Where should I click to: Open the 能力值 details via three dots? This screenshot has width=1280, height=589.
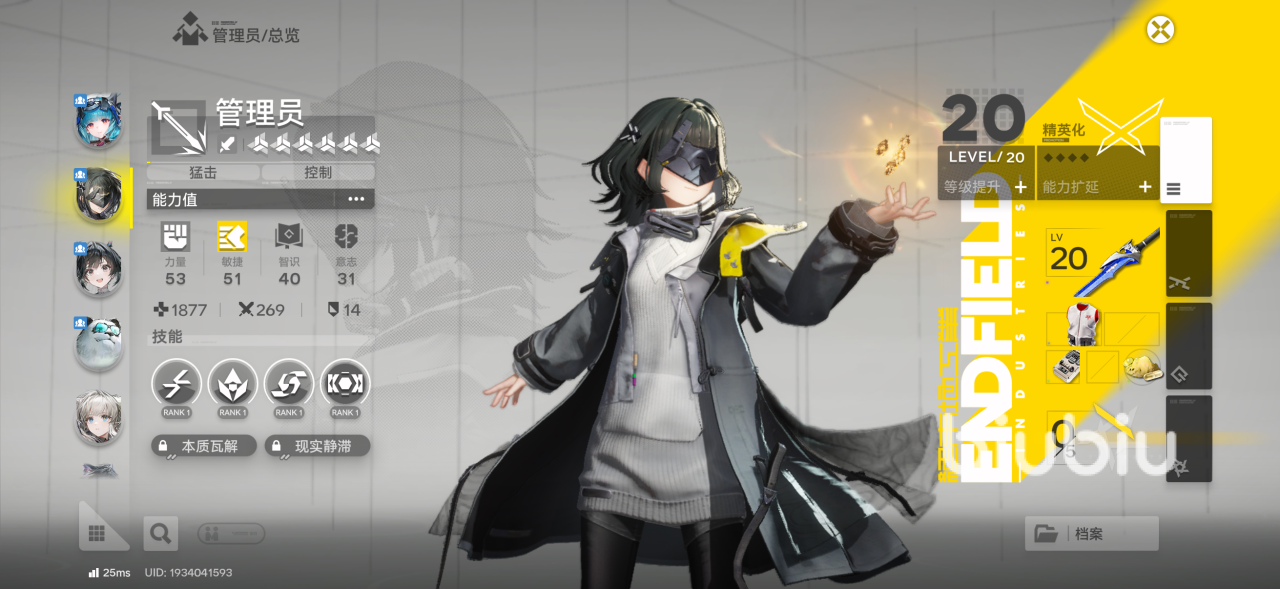(x=356, y=199)
